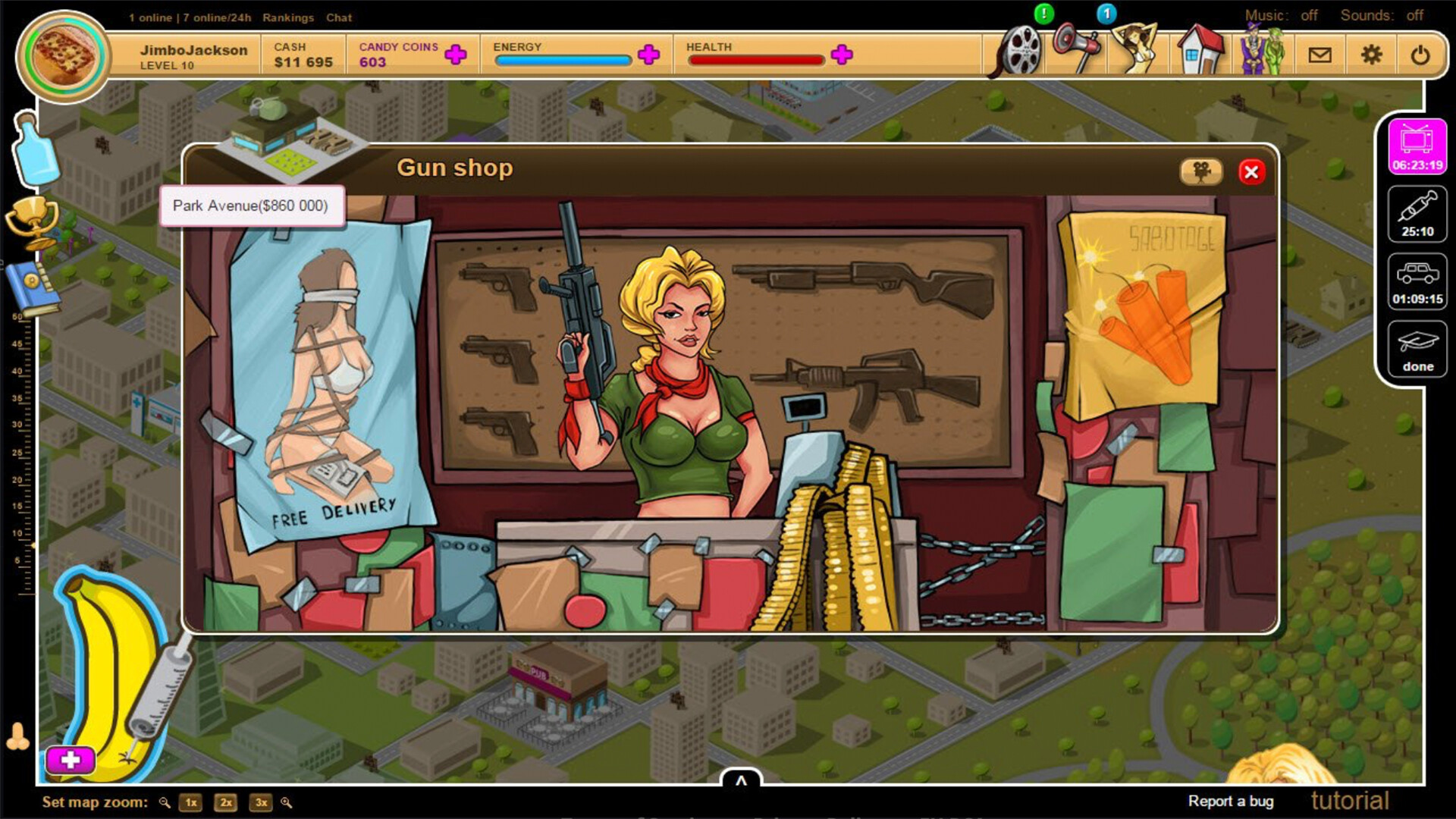
Task: Open the Chat menu
Action: [338, 17]
